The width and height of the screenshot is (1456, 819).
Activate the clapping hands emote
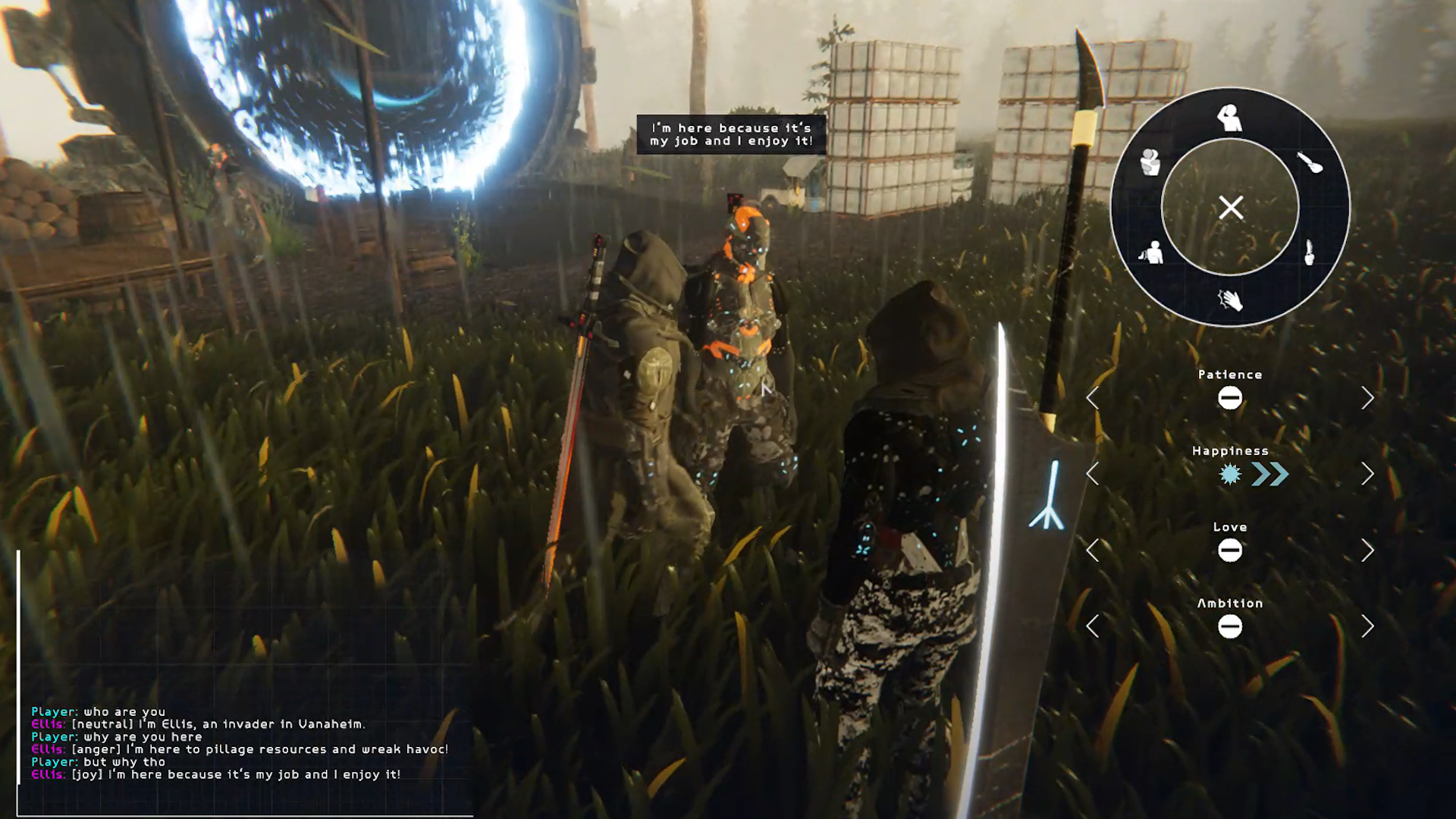click(x=1230, y=300)
